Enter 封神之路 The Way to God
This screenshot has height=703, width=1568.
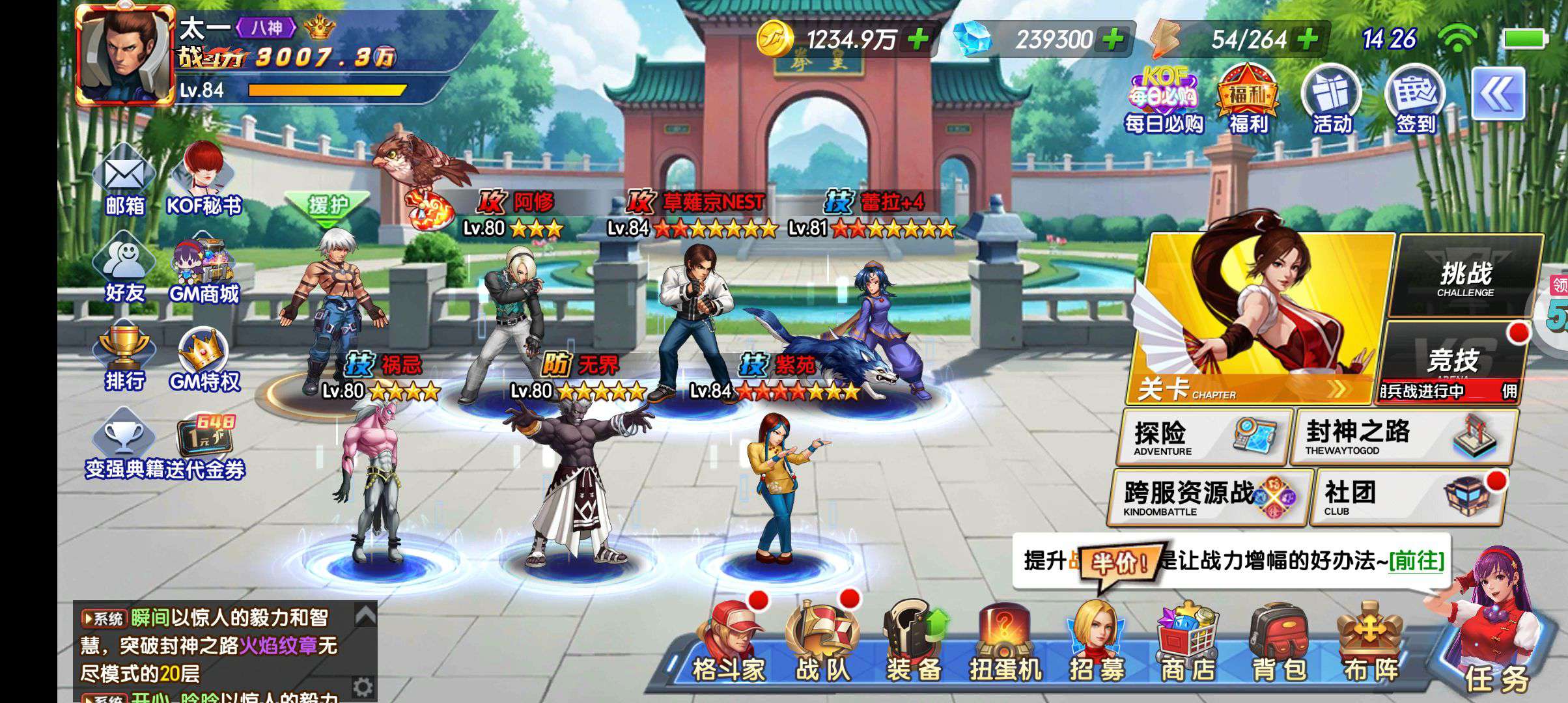click(x=1404, y=437)
